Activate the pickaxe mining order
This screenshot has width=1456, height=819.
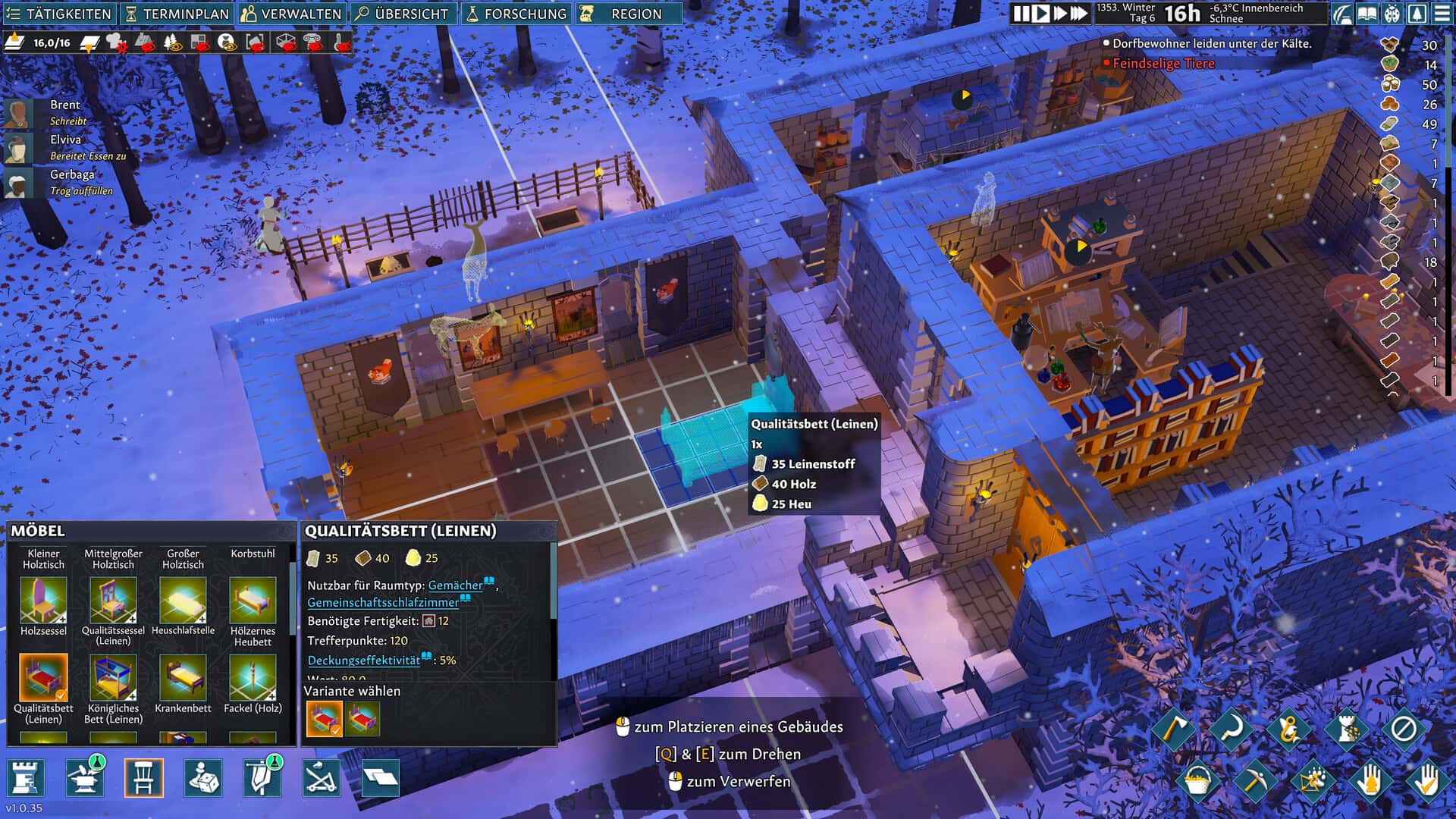click(1253, 780)
